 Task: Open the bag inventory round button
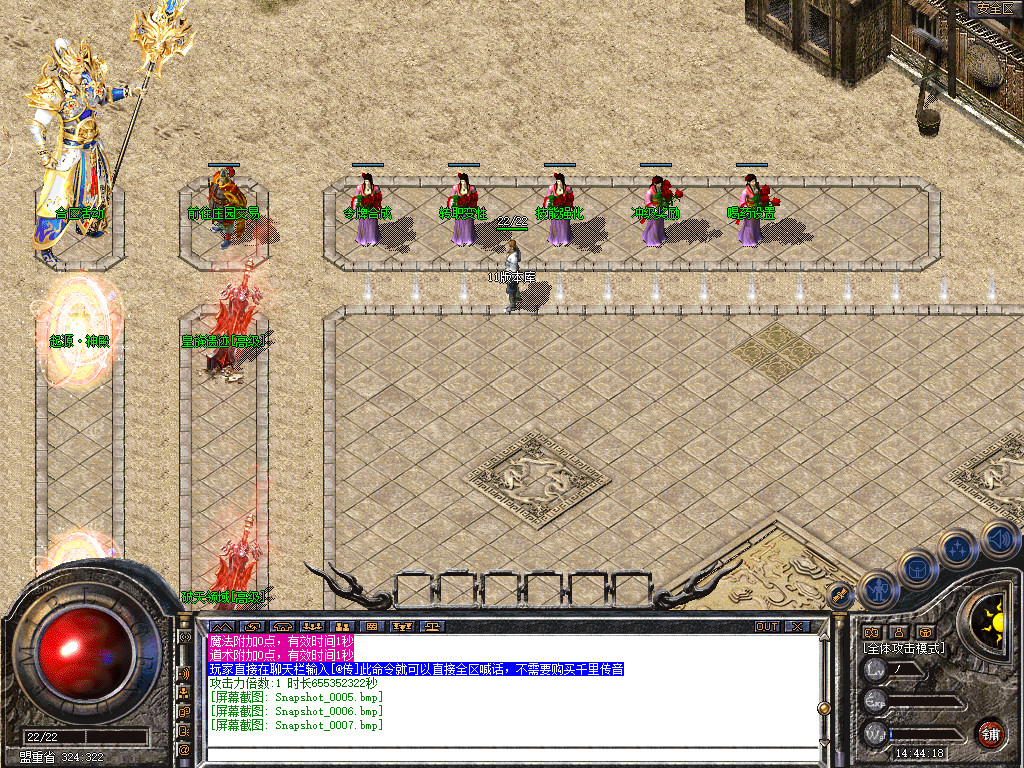click(x=917, y=570)
